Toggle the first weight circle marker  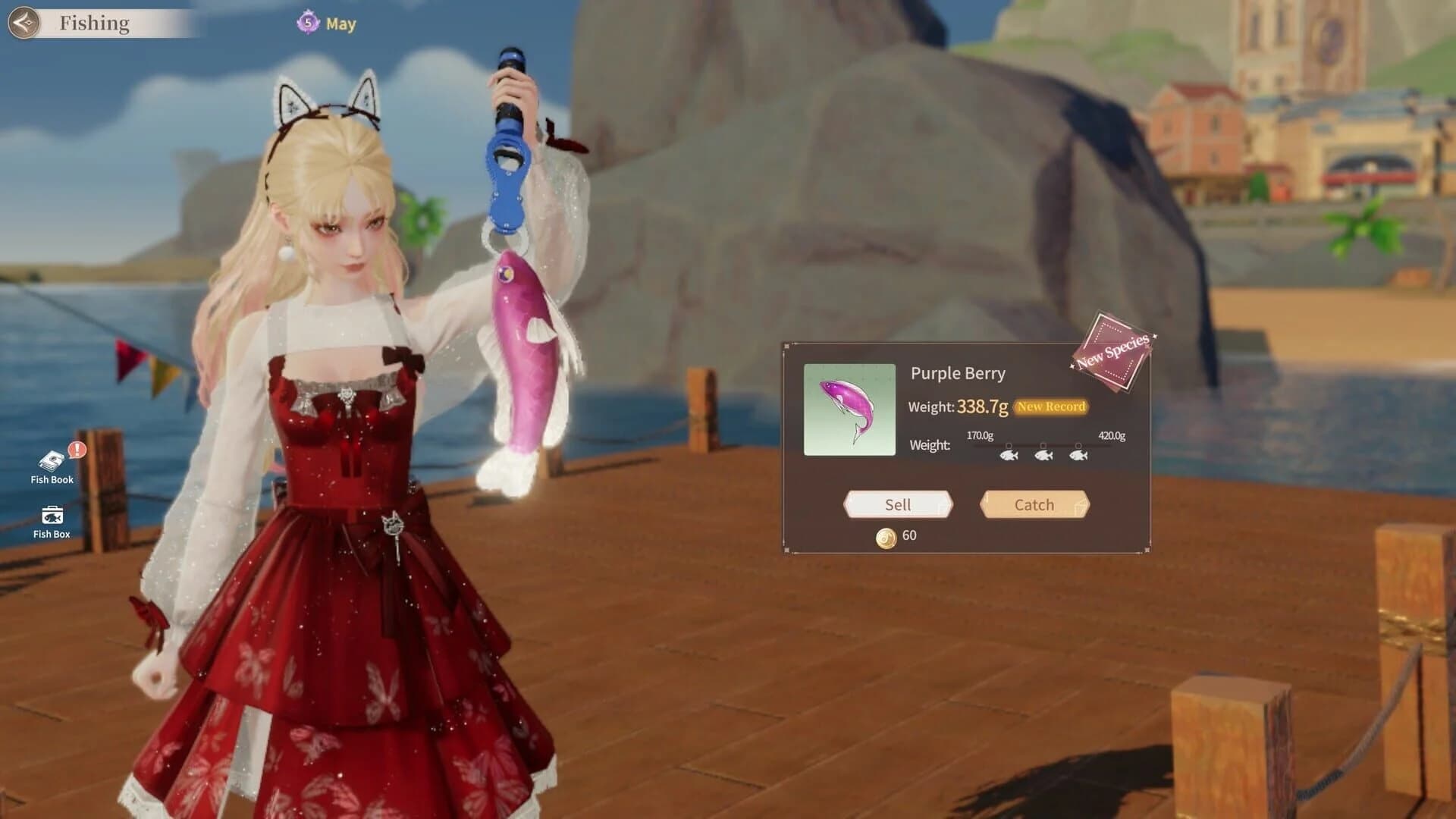coord(1009,447)
